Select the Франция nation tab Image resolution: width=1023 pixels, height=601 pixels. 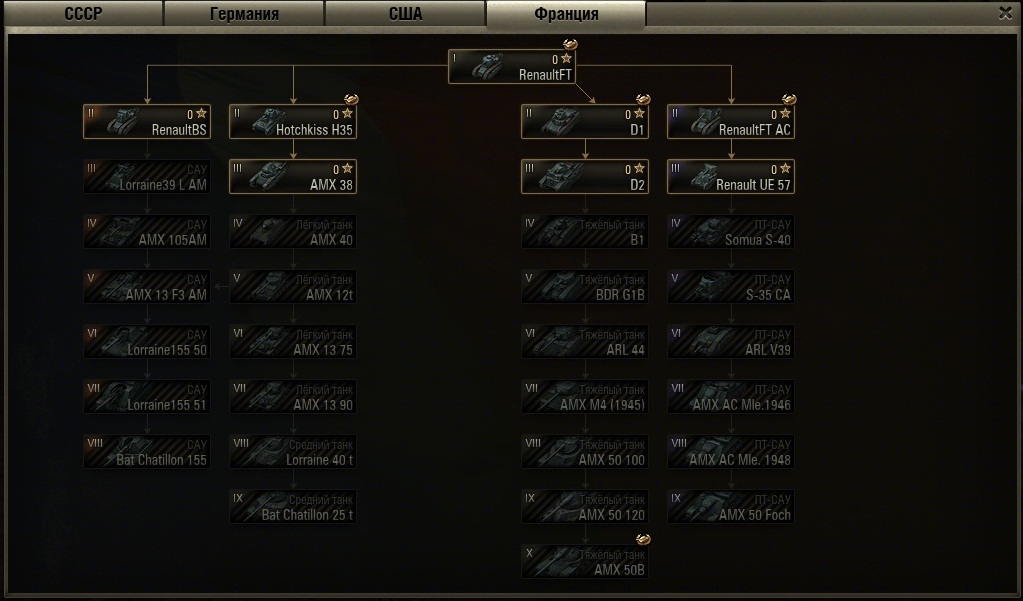click(x=566, y=14)
